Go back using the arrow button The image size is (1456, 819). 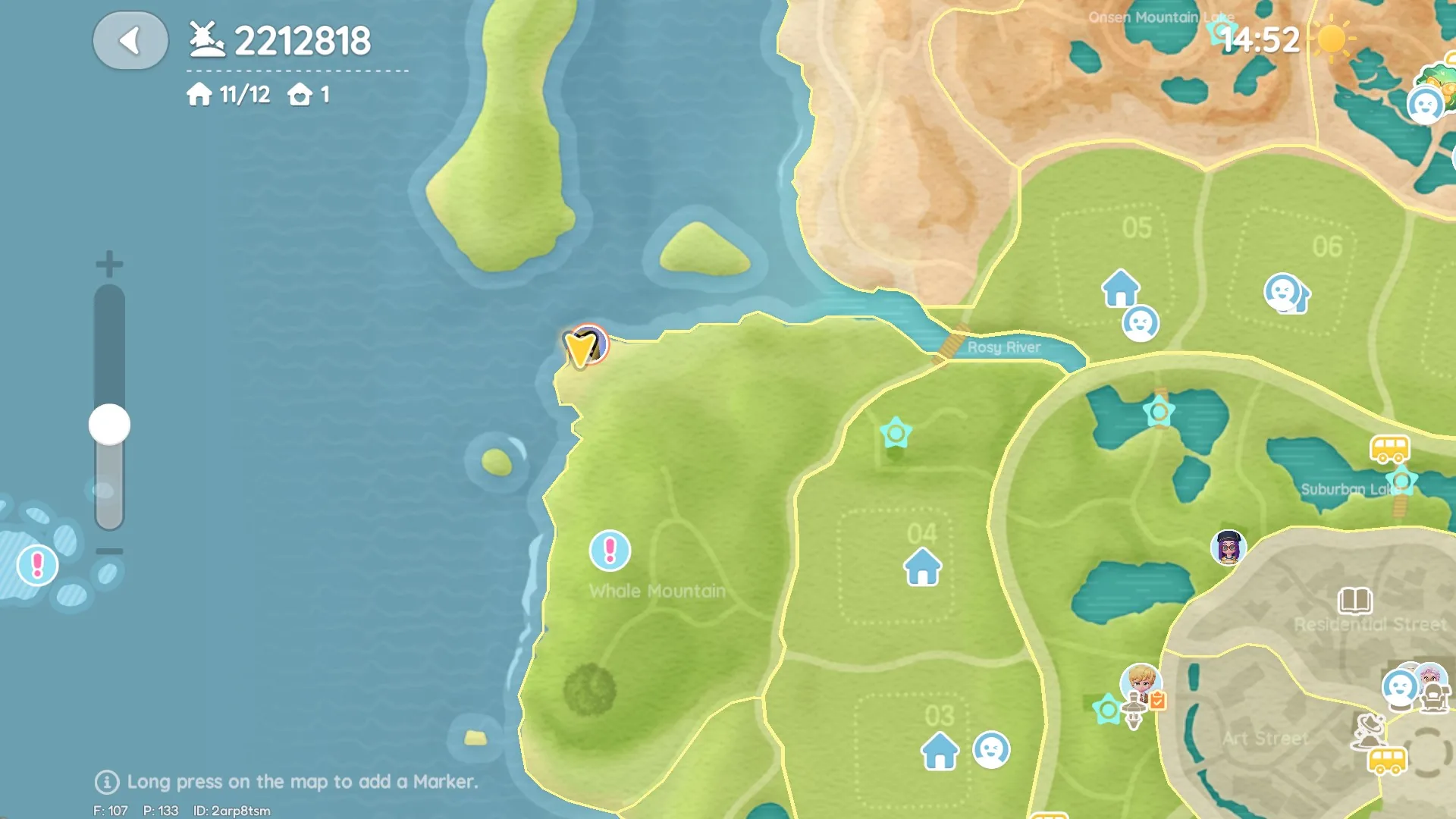click(130, 41)
